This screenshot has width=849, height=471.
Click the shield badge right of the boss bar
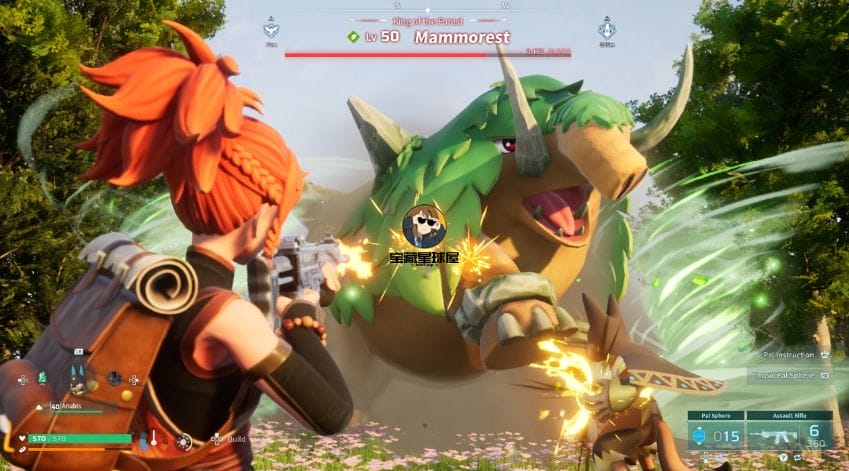pyautogui.click(x=606, y=29)
